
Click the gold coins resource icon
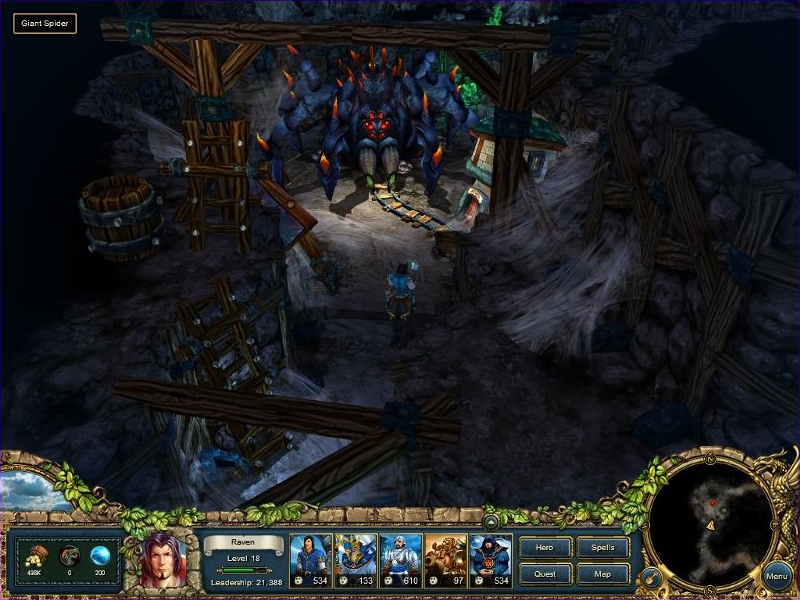(36, 557)
